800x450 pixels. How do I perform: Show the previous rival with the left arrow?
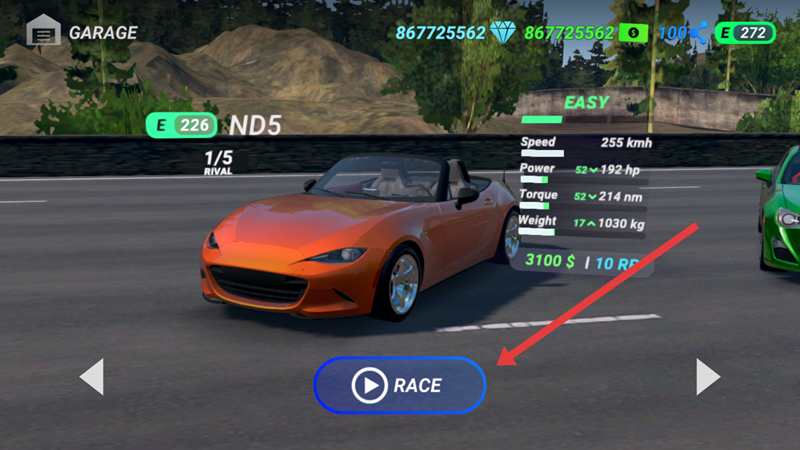click(x=91, y=377)
